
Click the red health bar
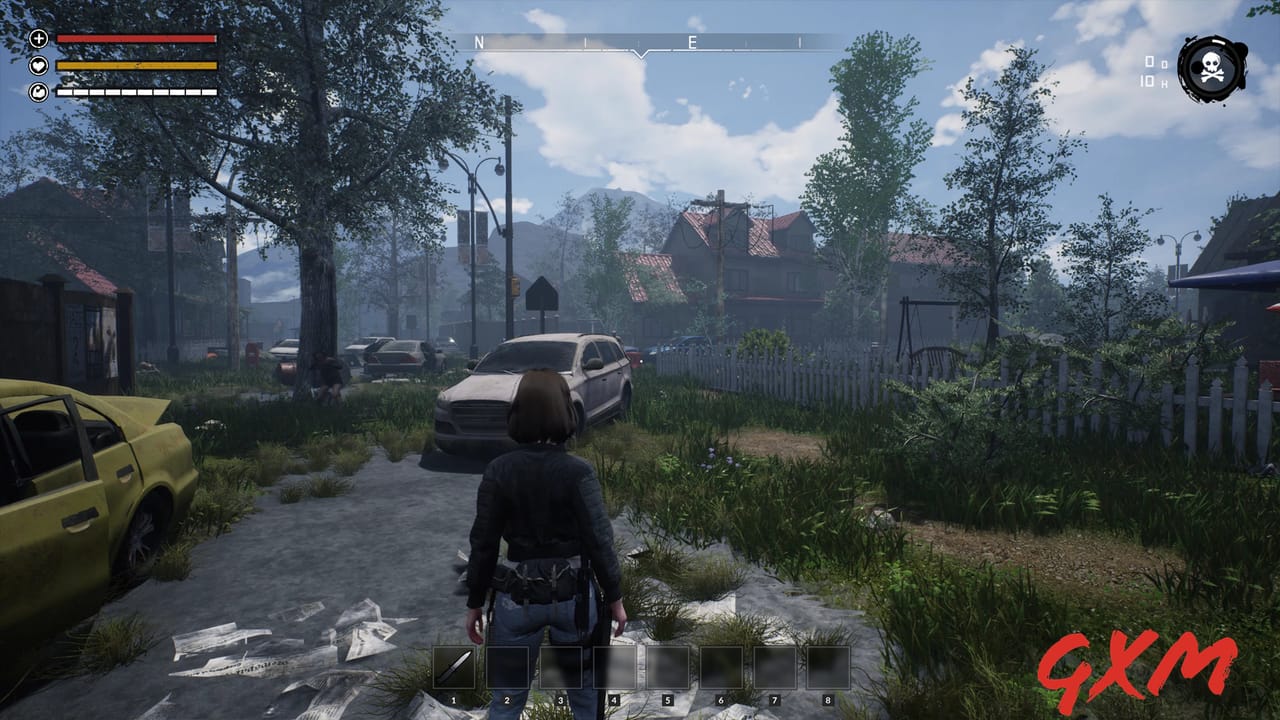(x=135, y=39)
